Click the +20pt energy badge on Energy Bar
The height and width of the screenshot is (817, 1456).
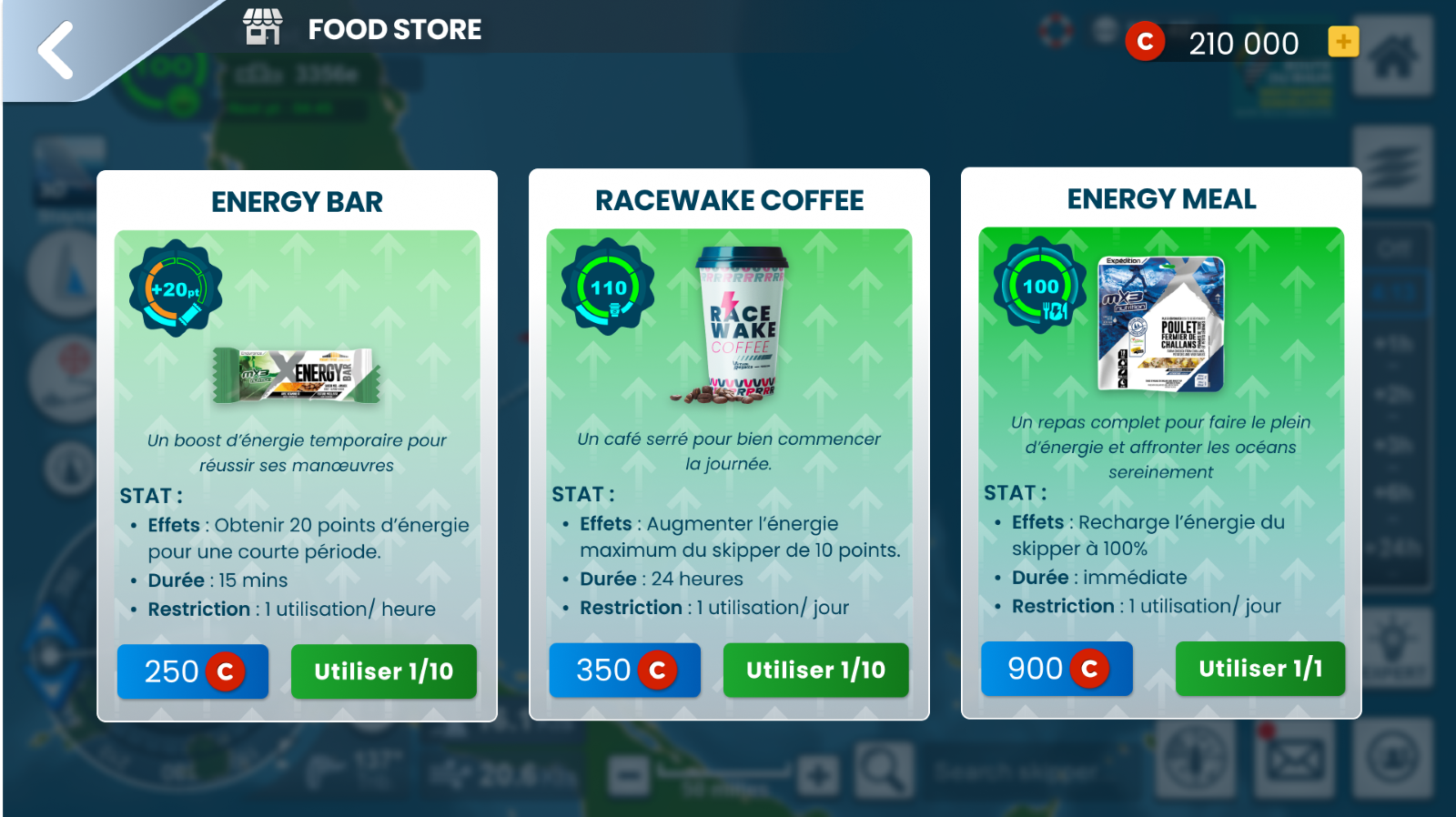[174, 287]
